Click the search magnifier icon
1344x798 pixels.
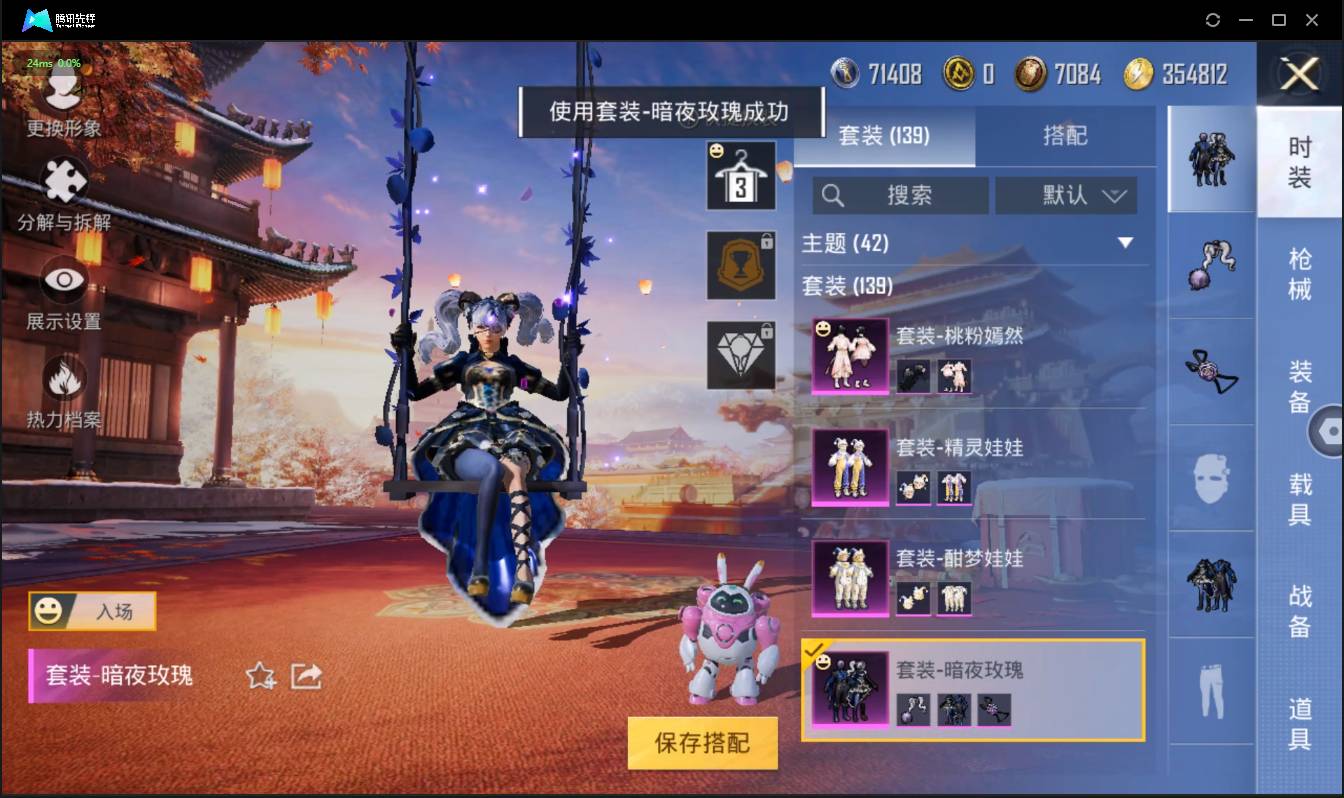point(833,195)
